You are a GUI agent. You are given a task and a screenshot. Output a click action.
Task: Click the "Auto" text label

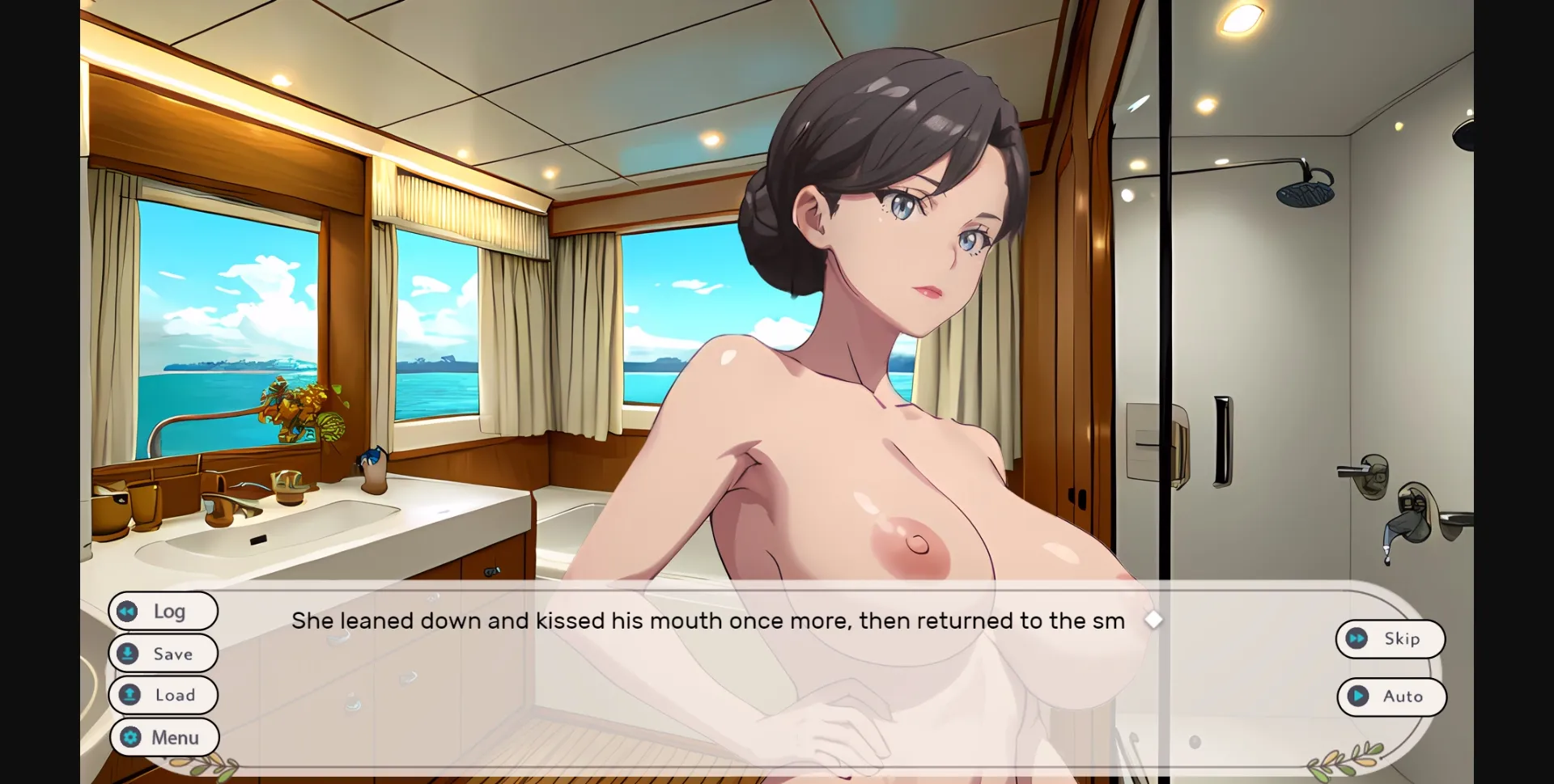tap(1403, 697)
